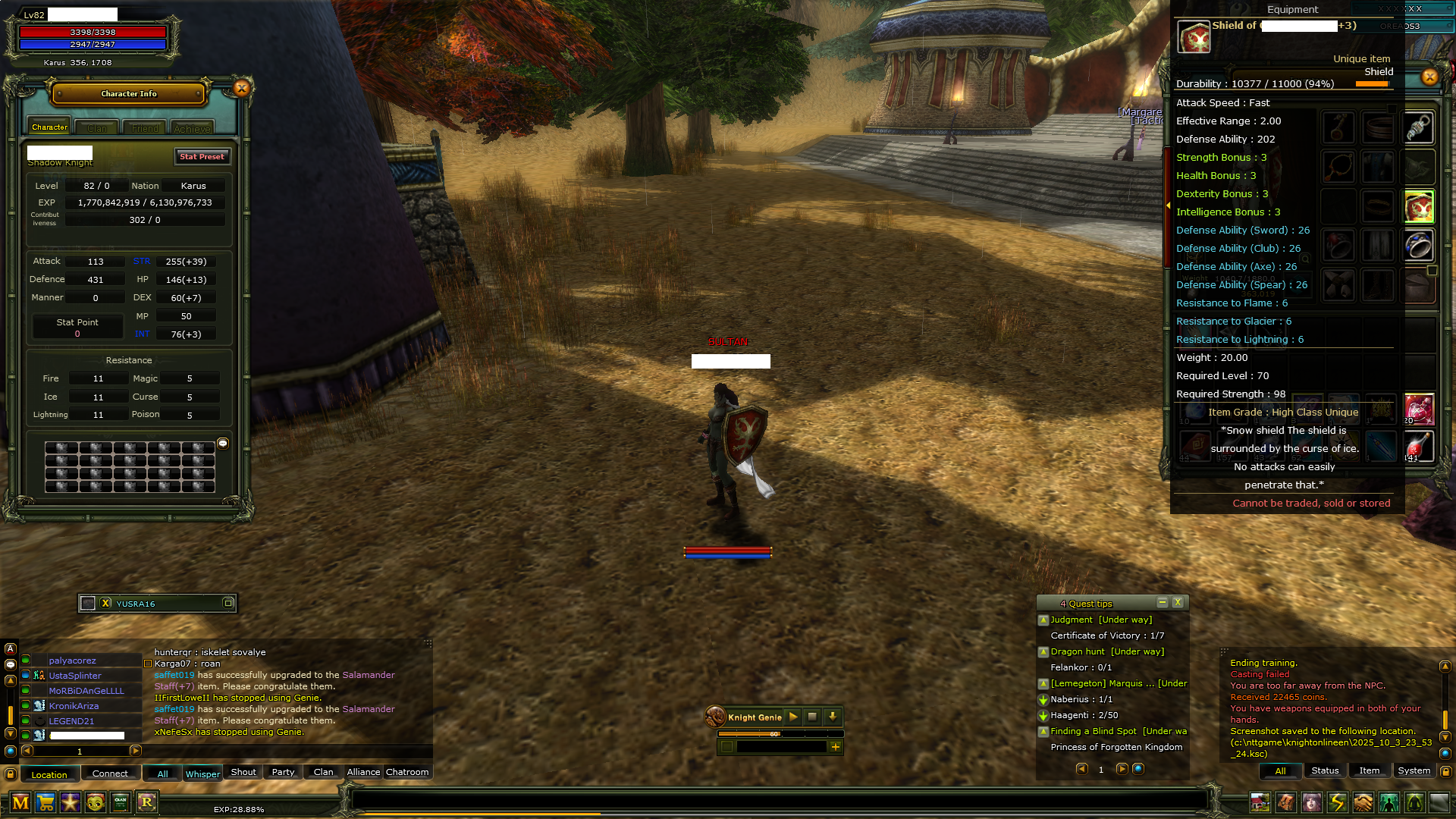Close the Quest tips panel
The height and width of the screenshot is (819, 1456).
click(x=1178, y=602)
